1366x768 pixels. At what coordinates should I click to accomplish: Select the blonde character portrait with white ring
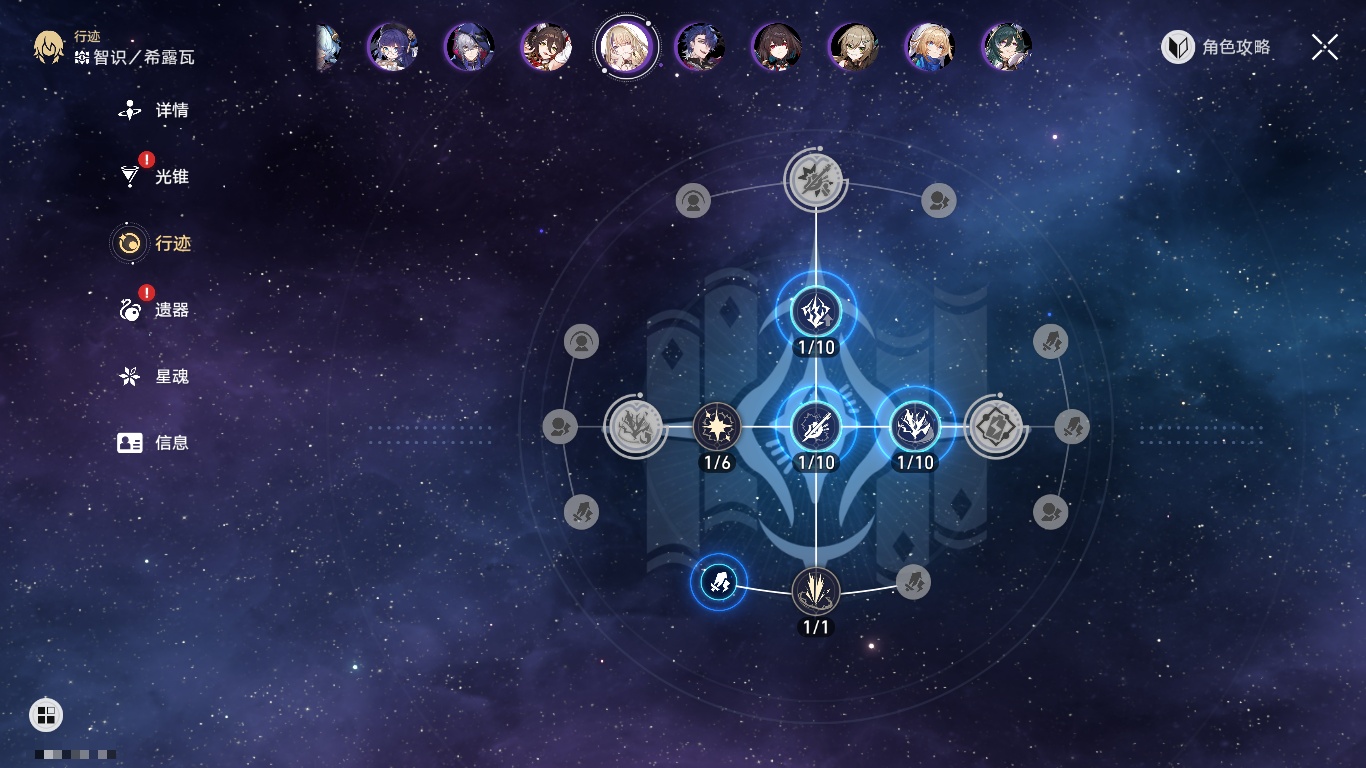pyautogui.click(x=626, y=47)
